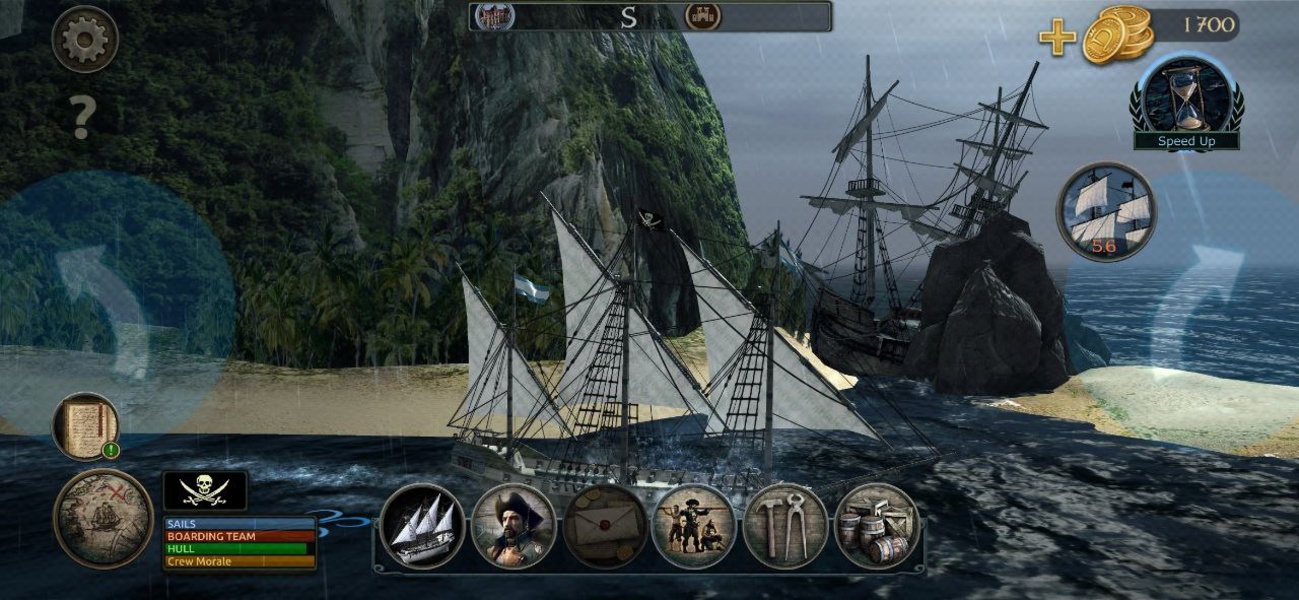Open the gear settings menu
Screen dimensions: 1299x600
tap(85, 39)
